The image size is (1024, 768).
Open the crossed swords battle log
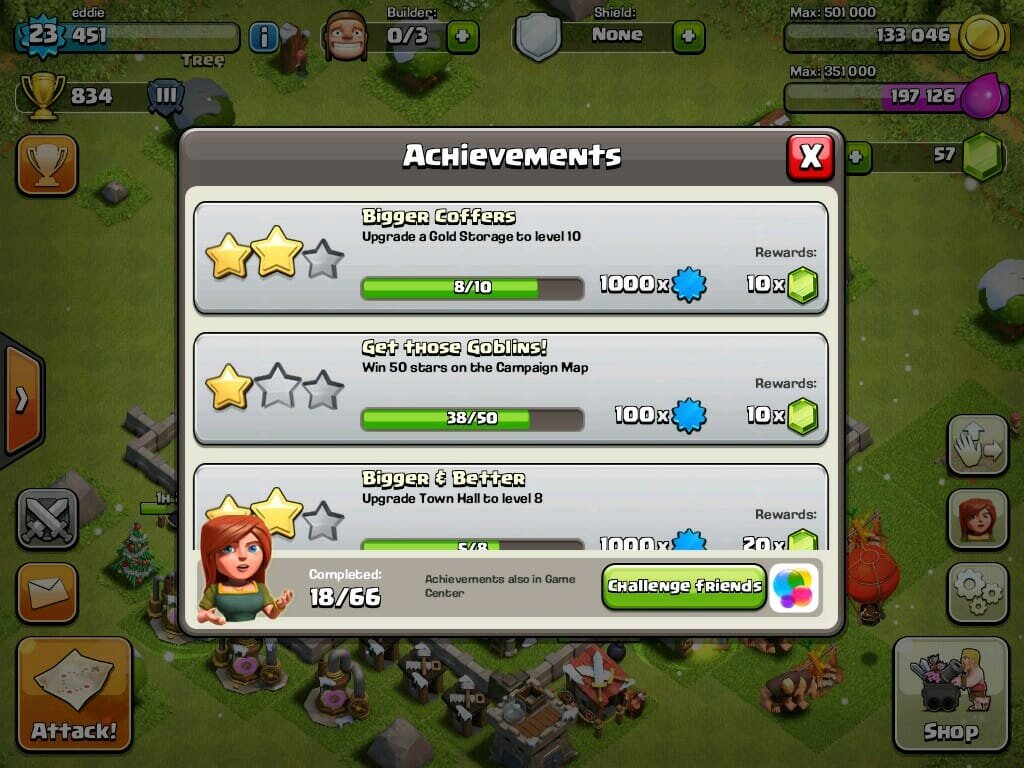46,519
